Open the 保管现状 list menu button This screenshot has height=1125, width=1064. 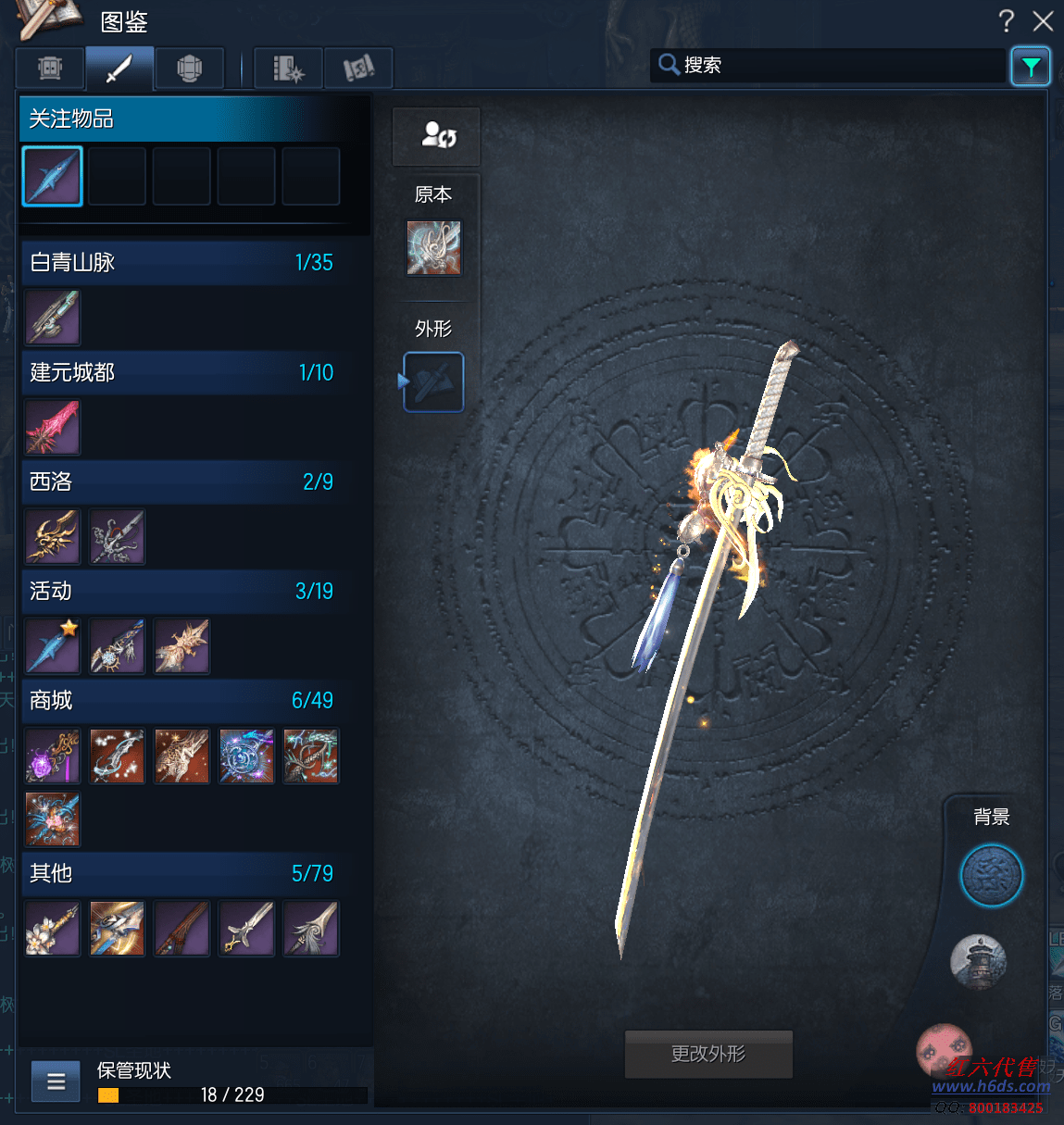56,1081
